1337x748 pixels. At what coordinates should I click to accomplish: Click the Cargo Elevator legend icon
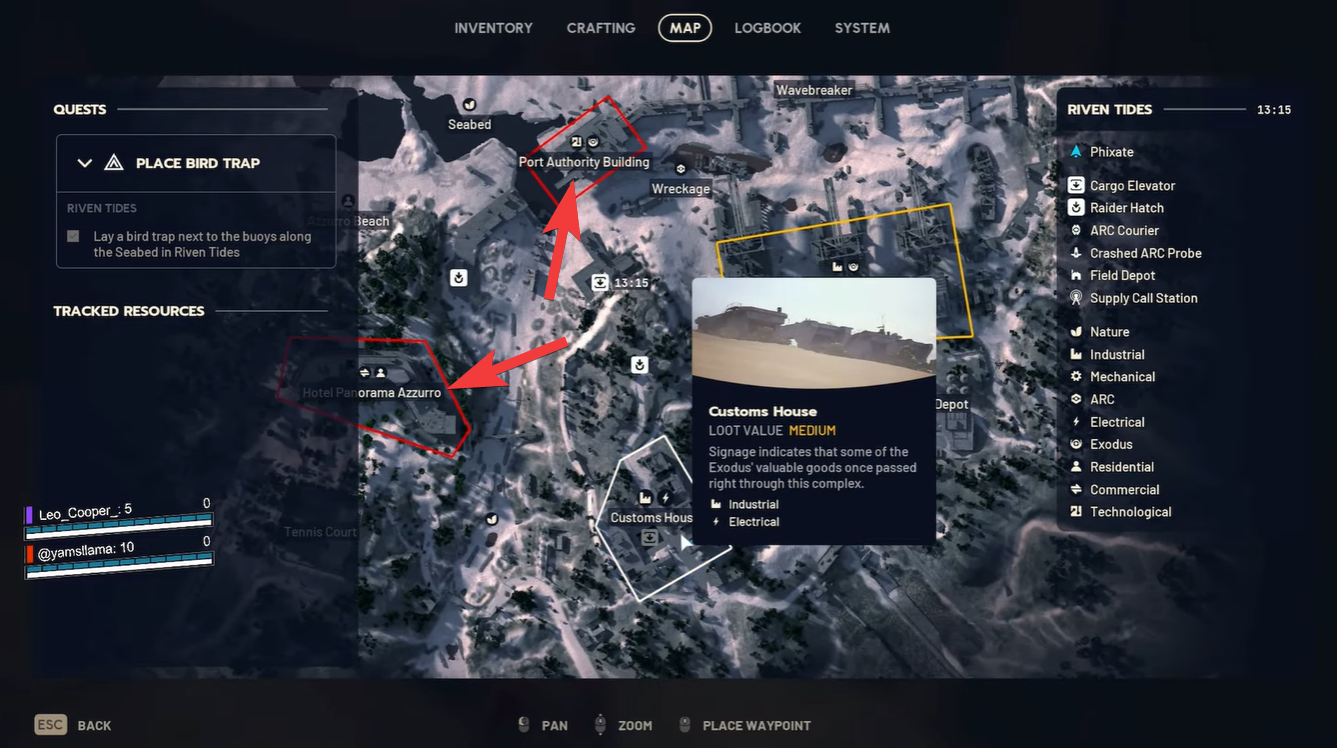[1075, 185]
